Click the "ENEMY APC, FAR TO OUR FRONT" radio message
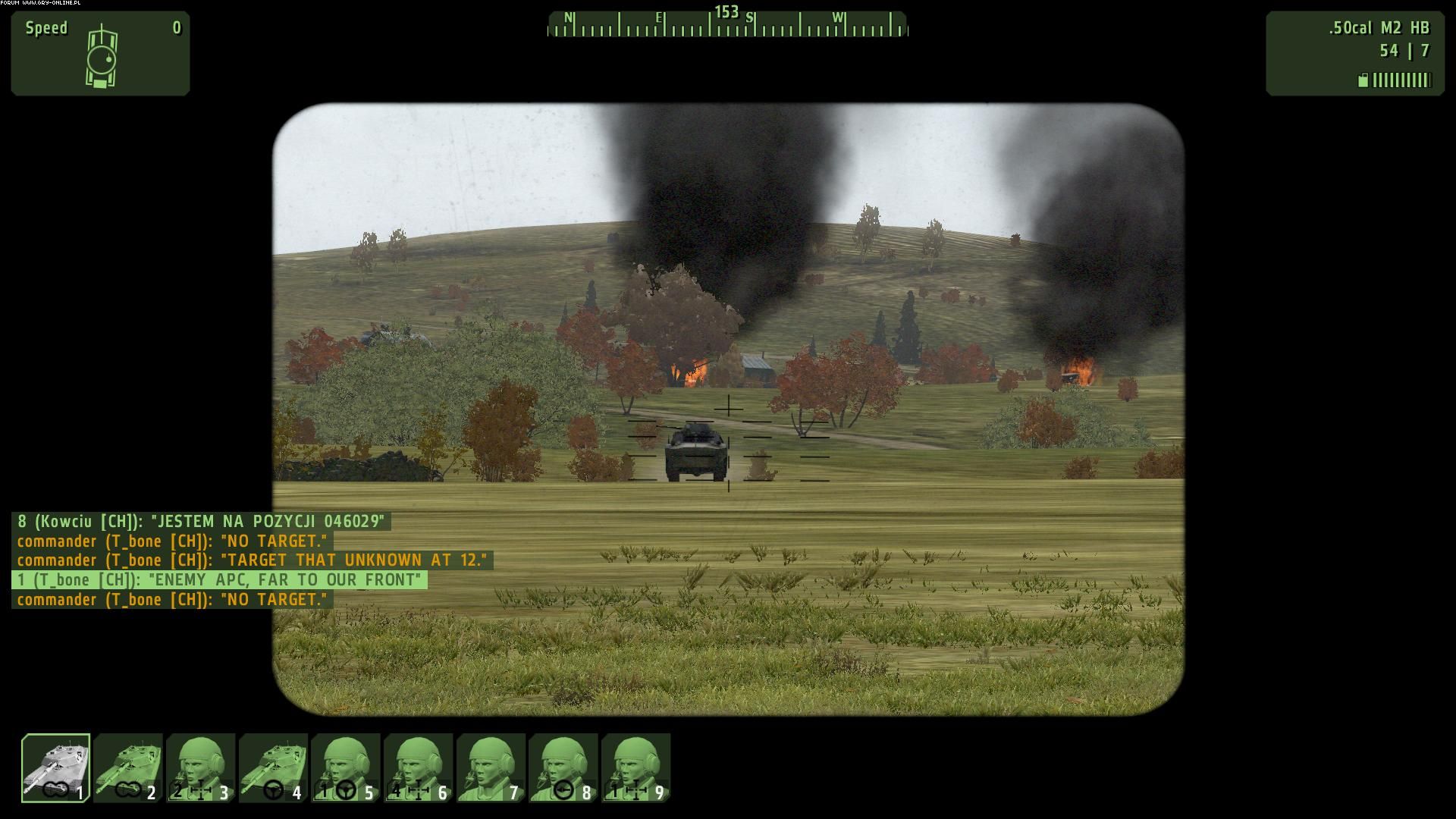 coord(219,580)
